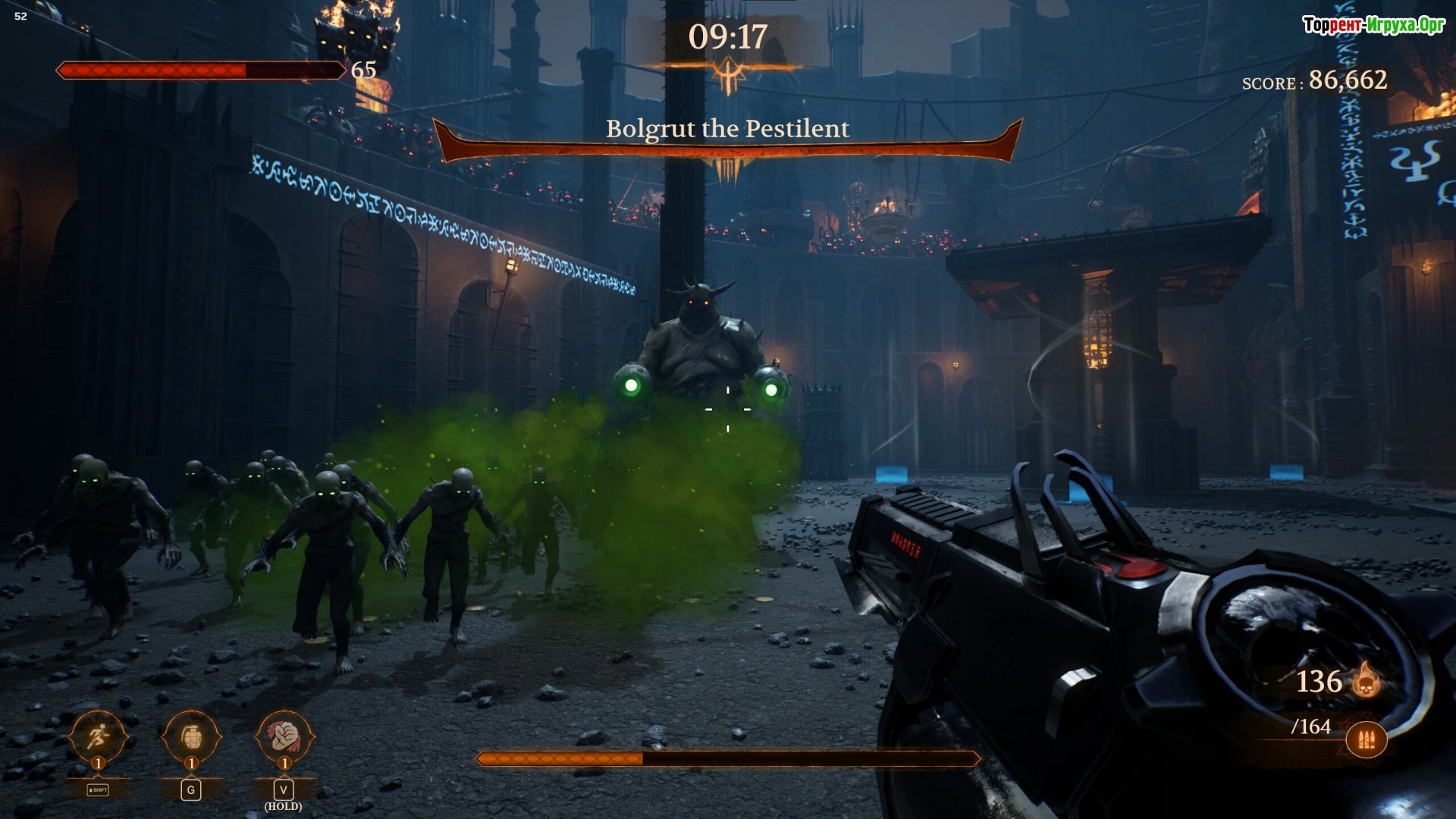Image resolution: width=1456 pixels, height=819 pixels.
Task: Click the bullets ammo type icon
Action: 1367,740
